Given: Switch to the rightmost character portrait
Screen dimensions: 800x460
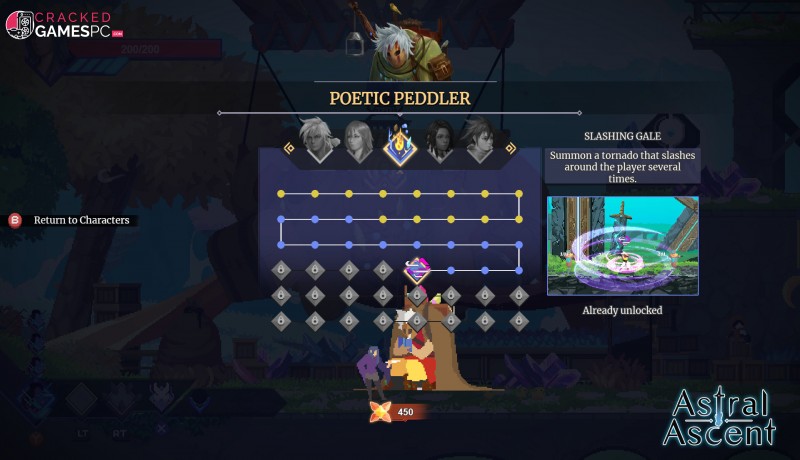Looking at the screenshot, I should (x=477, y=141).
